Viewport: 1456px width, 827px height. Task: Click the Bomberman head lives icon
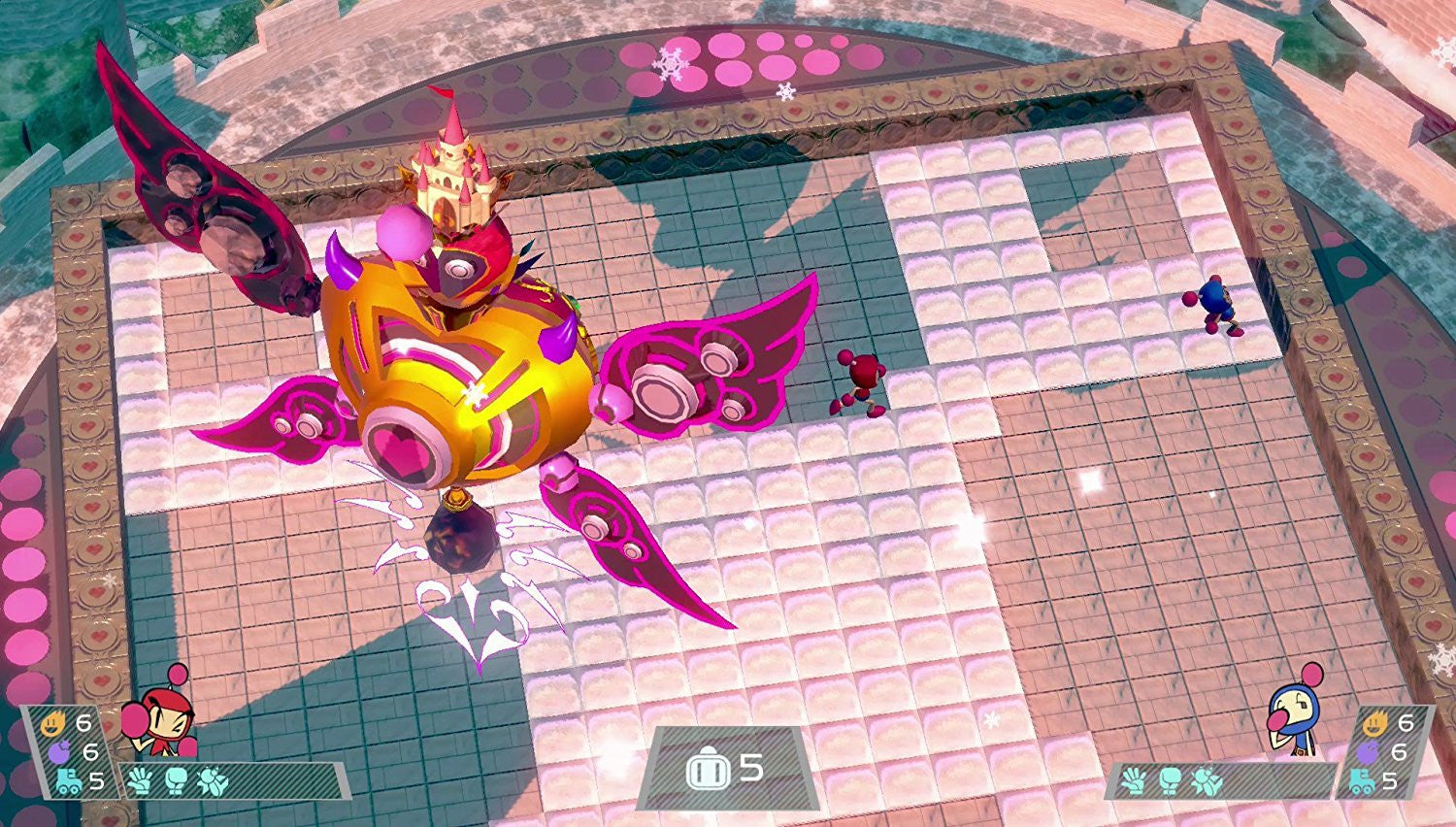[x=706, y=771]
